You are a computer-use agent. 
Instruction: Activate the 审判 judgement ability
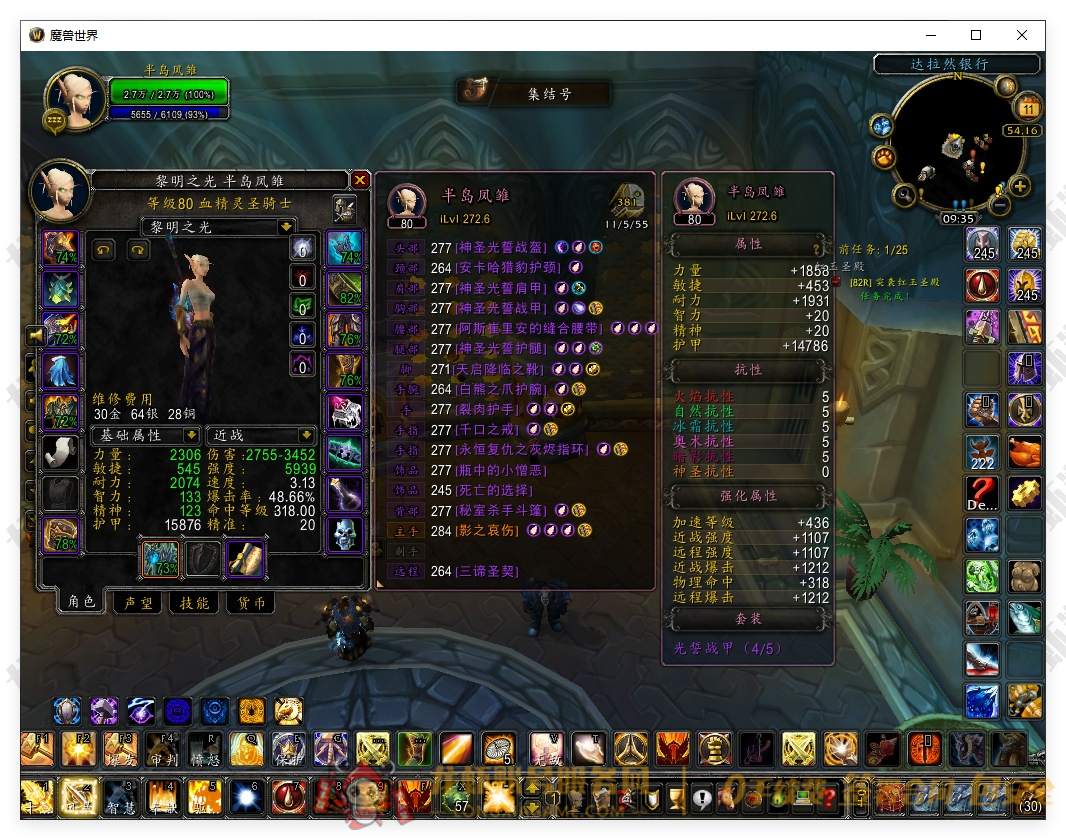(163, 748)
